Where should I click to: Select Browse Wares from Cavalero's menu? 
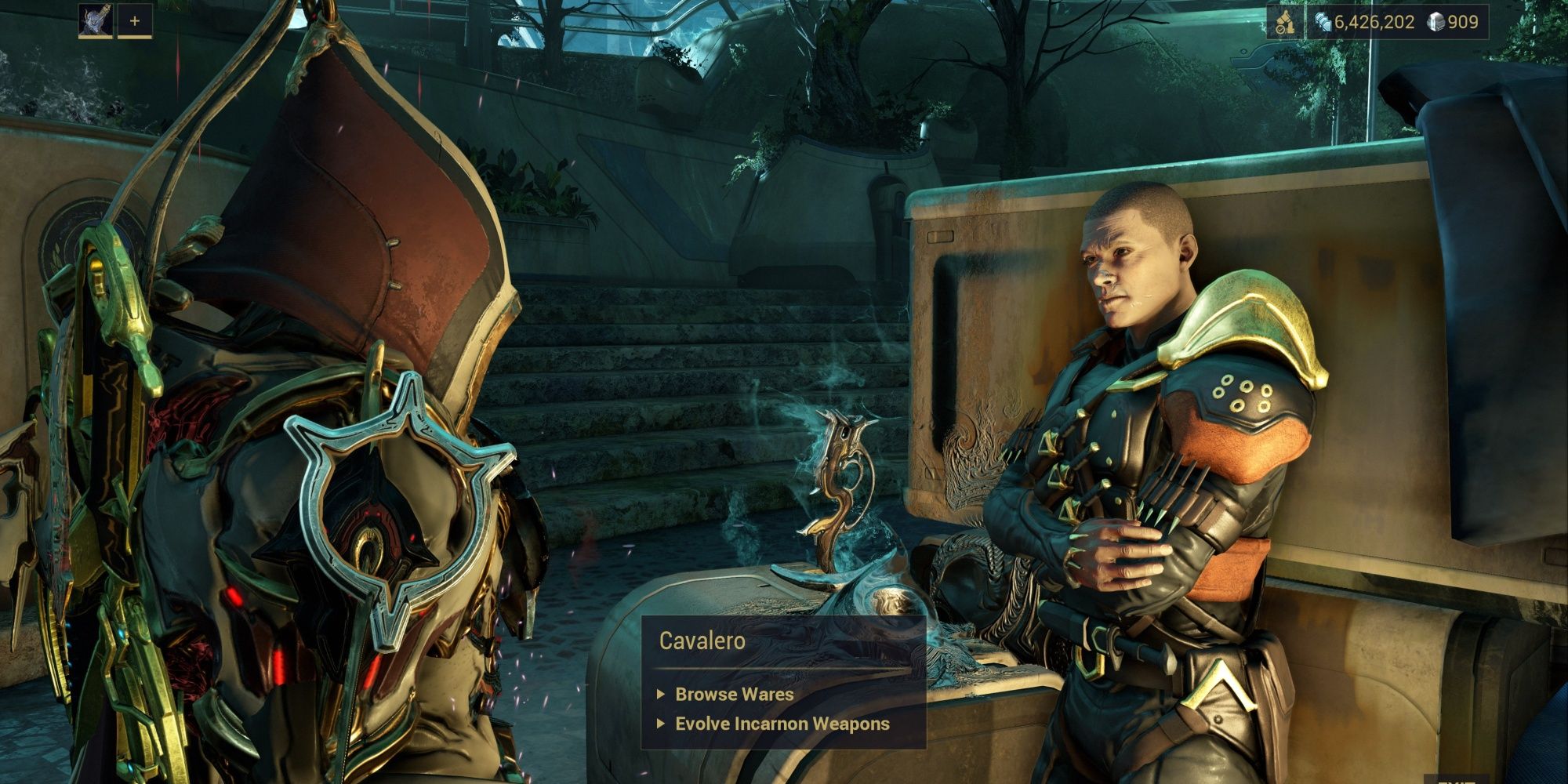click(733, 694)
